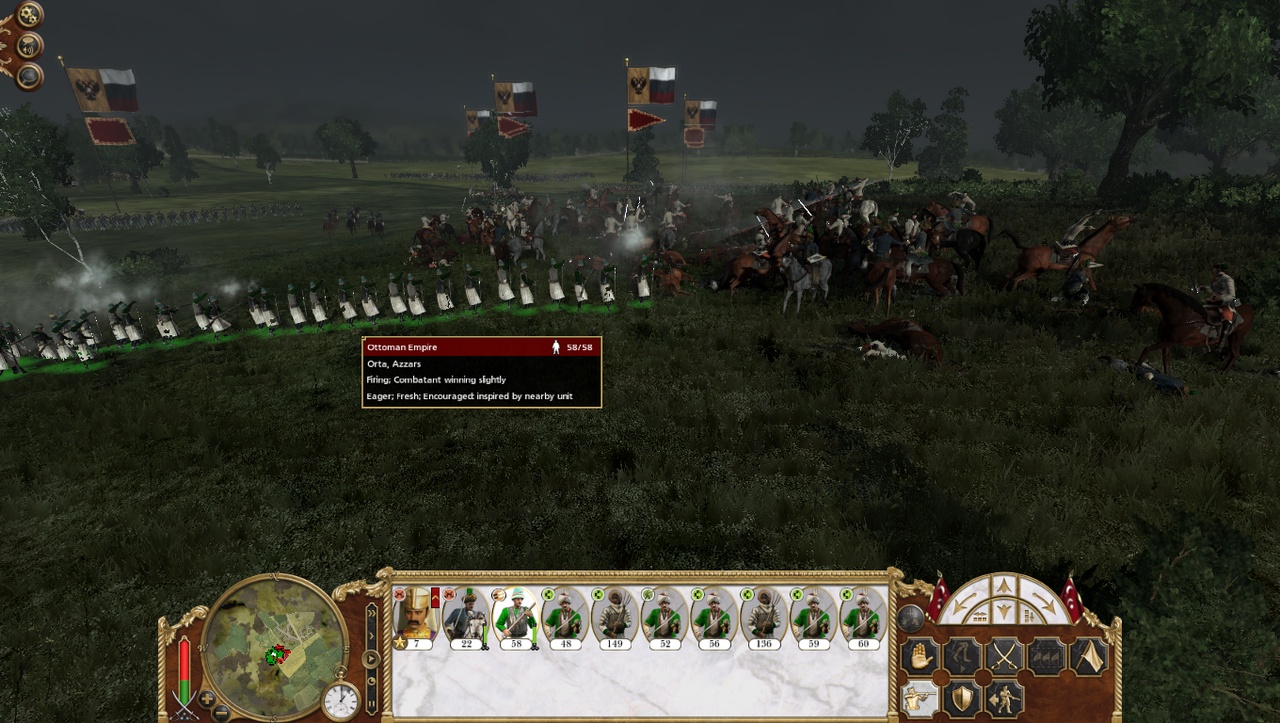This screenshot has width=1280, height=723.
Task: Zoom out the minimap with minus button
Action: pos(222,712)
